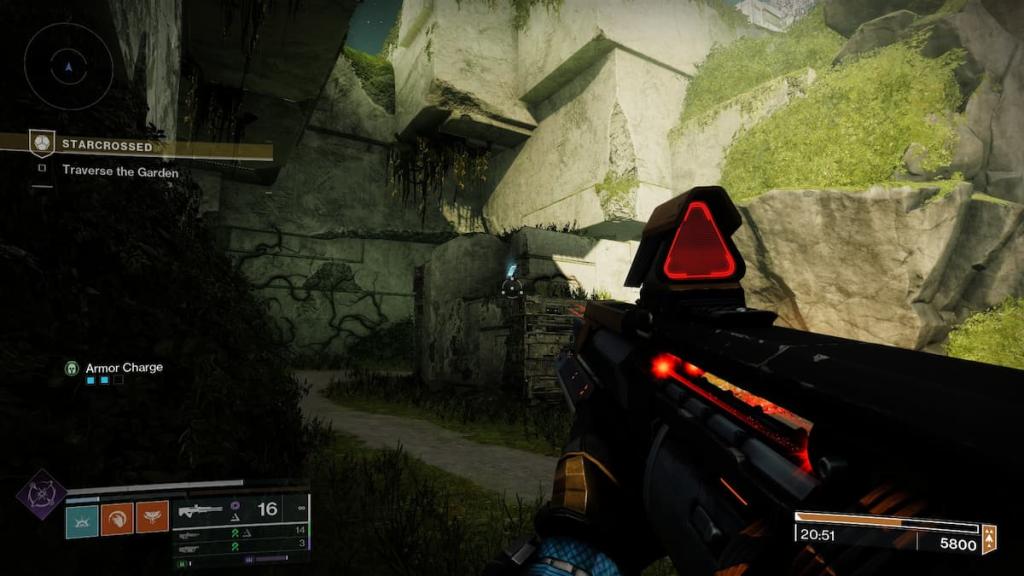Screen dimensions: 1024x576
Task: Select the teal grenade ability icon
Action: point(82,518)
